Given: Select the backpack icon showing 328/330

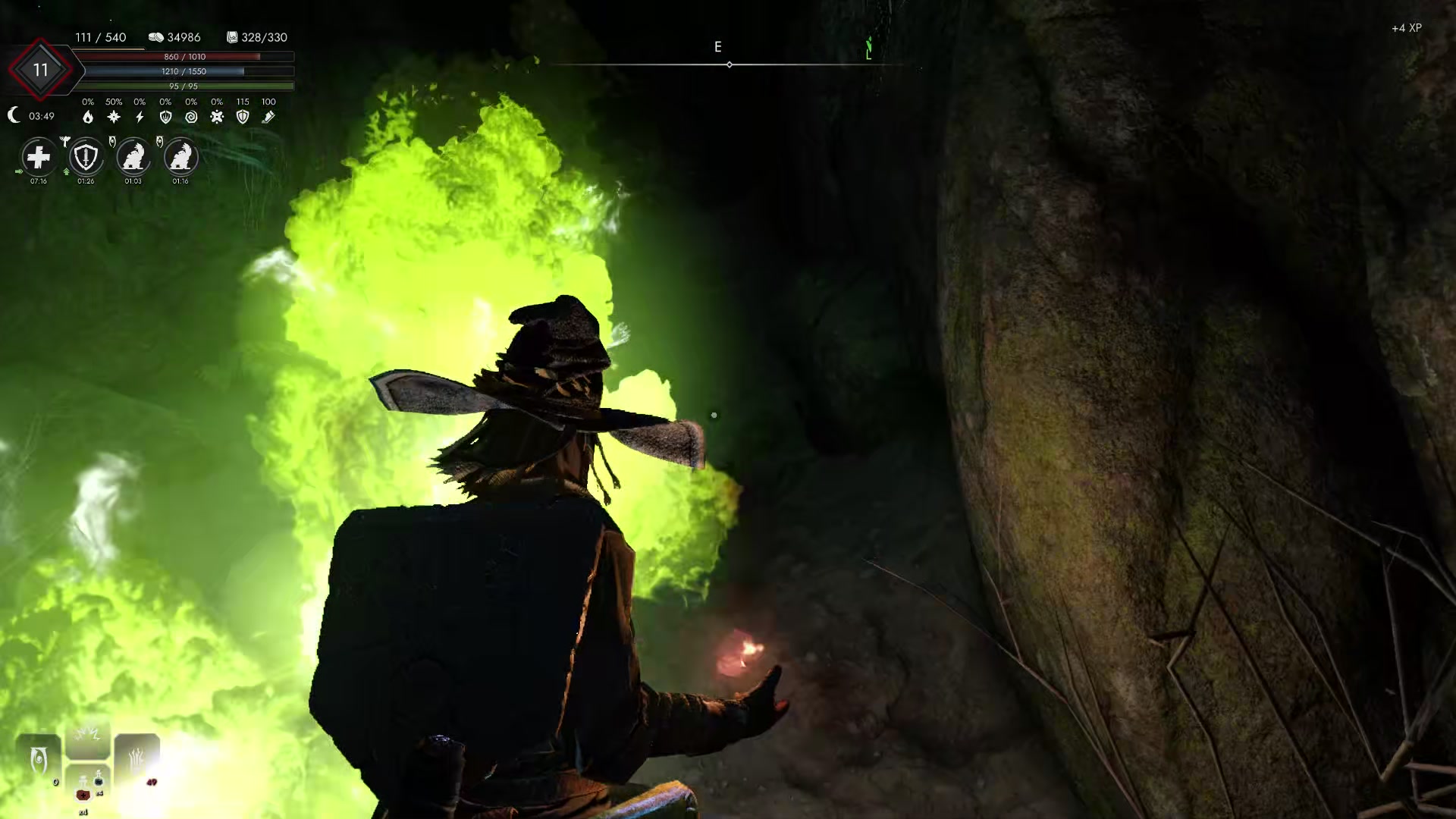Looking at the screenshot, I should point(232,37).
